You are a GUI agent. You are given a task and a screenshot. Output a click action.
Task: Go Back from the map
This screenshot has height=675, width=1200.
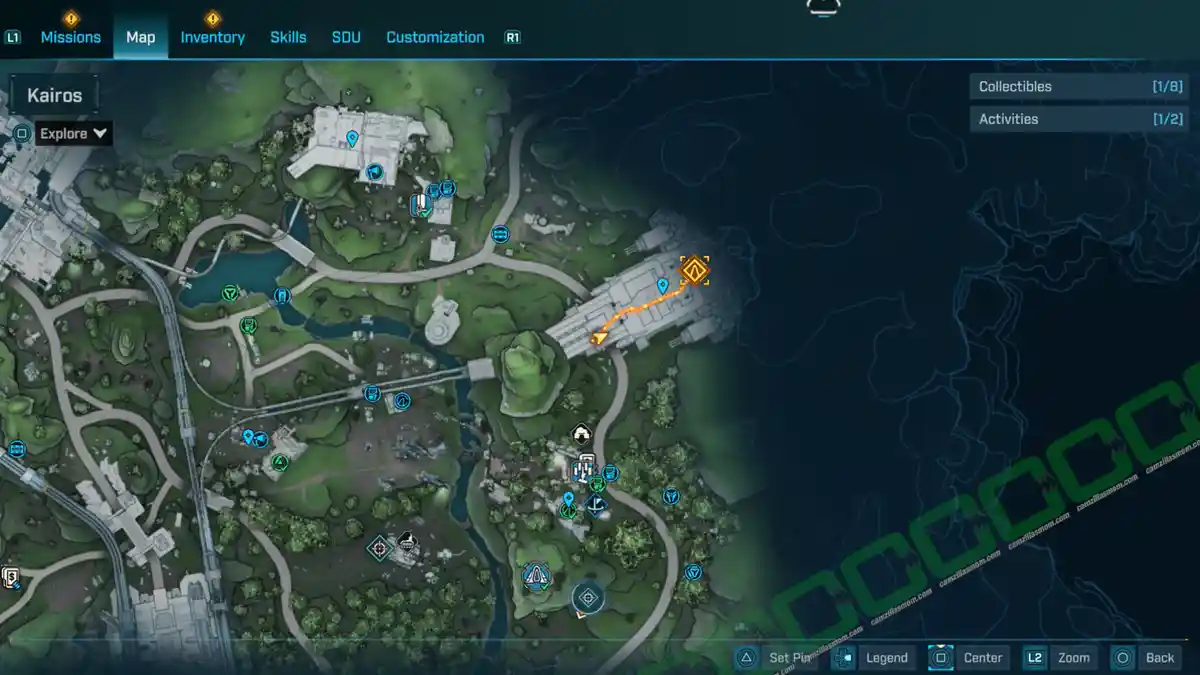click(x=1146, y=657)
